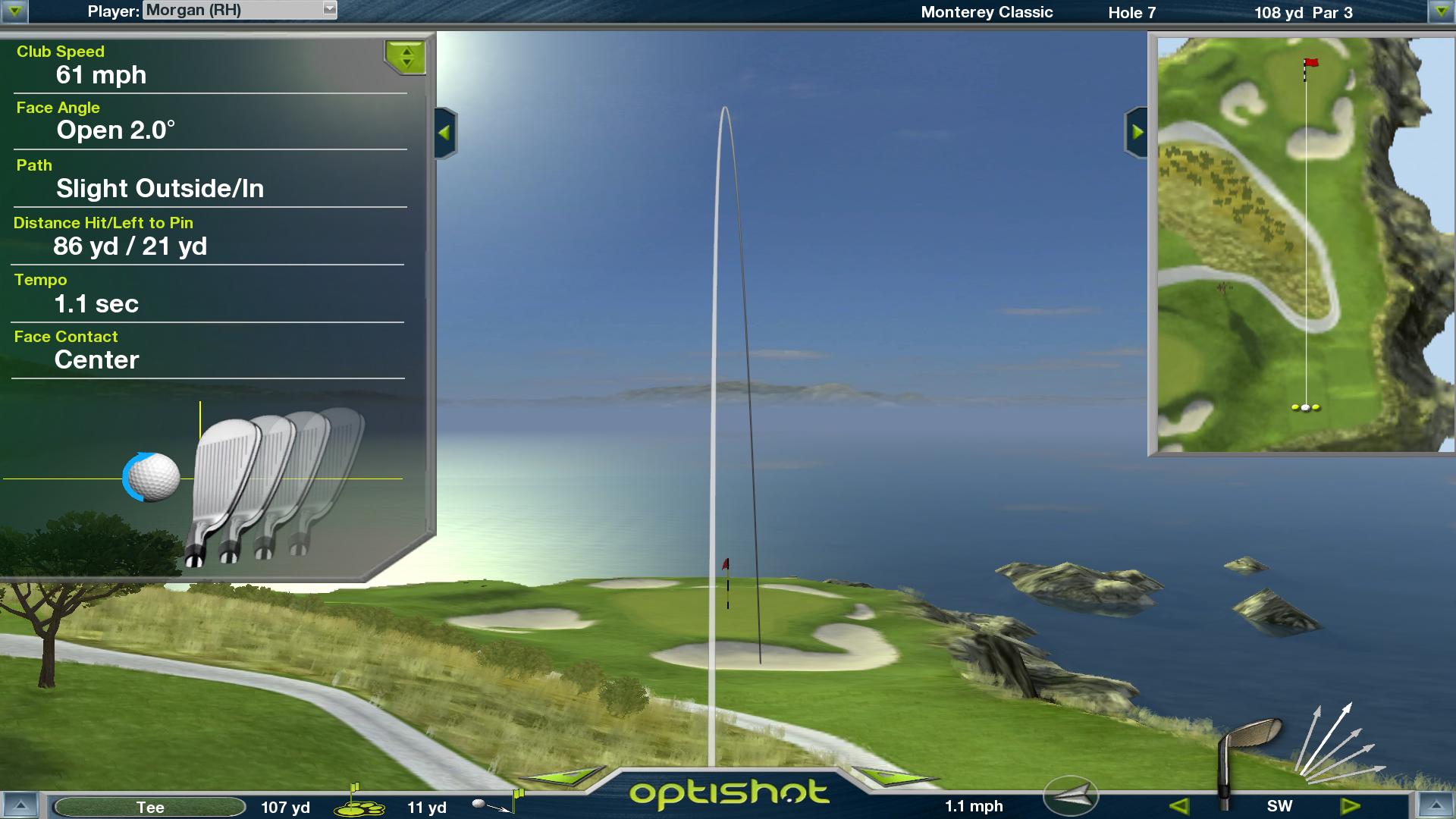Image resolution: width=1456 pixels, height=819 pixels.
Task: Click the yellow green-with-flag icon
Action: coord(359,802)
